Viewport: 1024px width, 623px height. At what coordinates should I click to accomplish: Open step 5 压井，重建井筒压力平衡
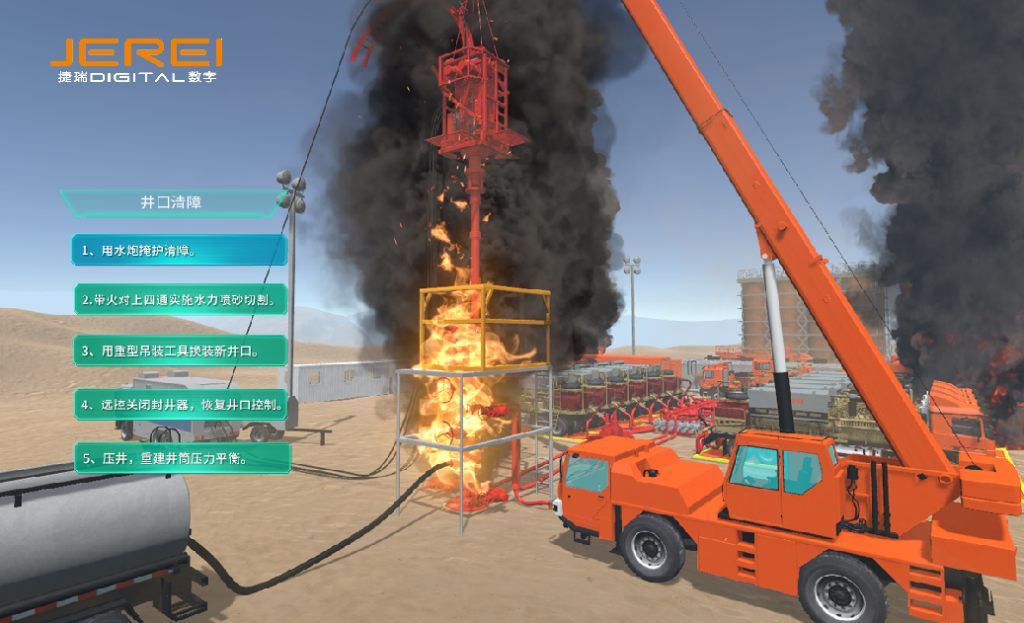pos(182,458)
